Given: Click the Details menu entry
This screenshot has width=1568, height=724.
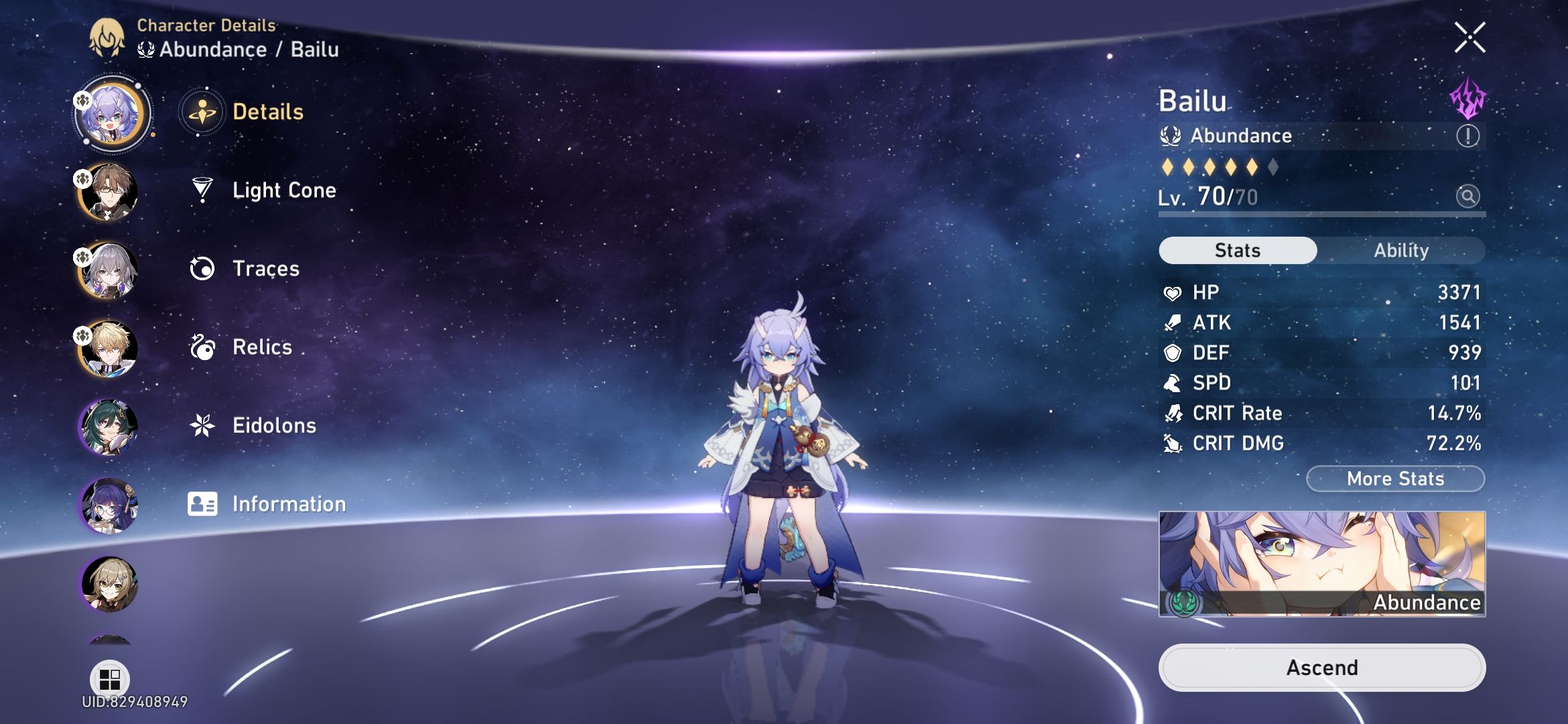Looking at the screenshot, I should click(268, 113).
